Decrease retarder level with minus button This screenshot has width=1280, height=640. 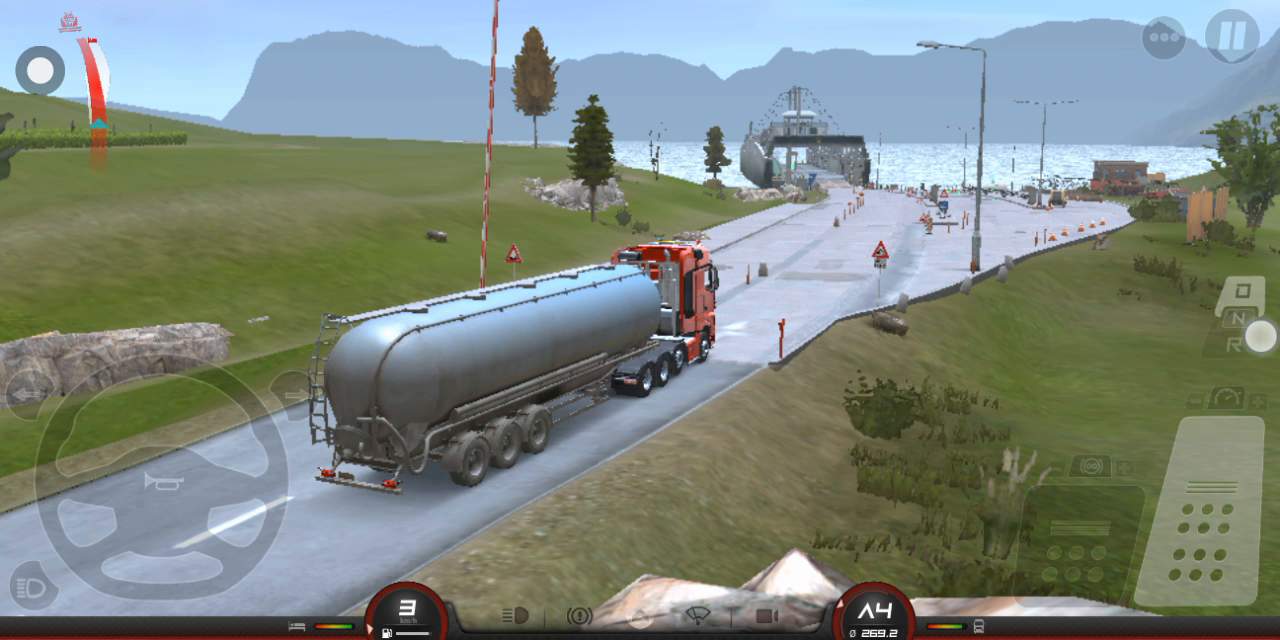tap(1056, 468)
